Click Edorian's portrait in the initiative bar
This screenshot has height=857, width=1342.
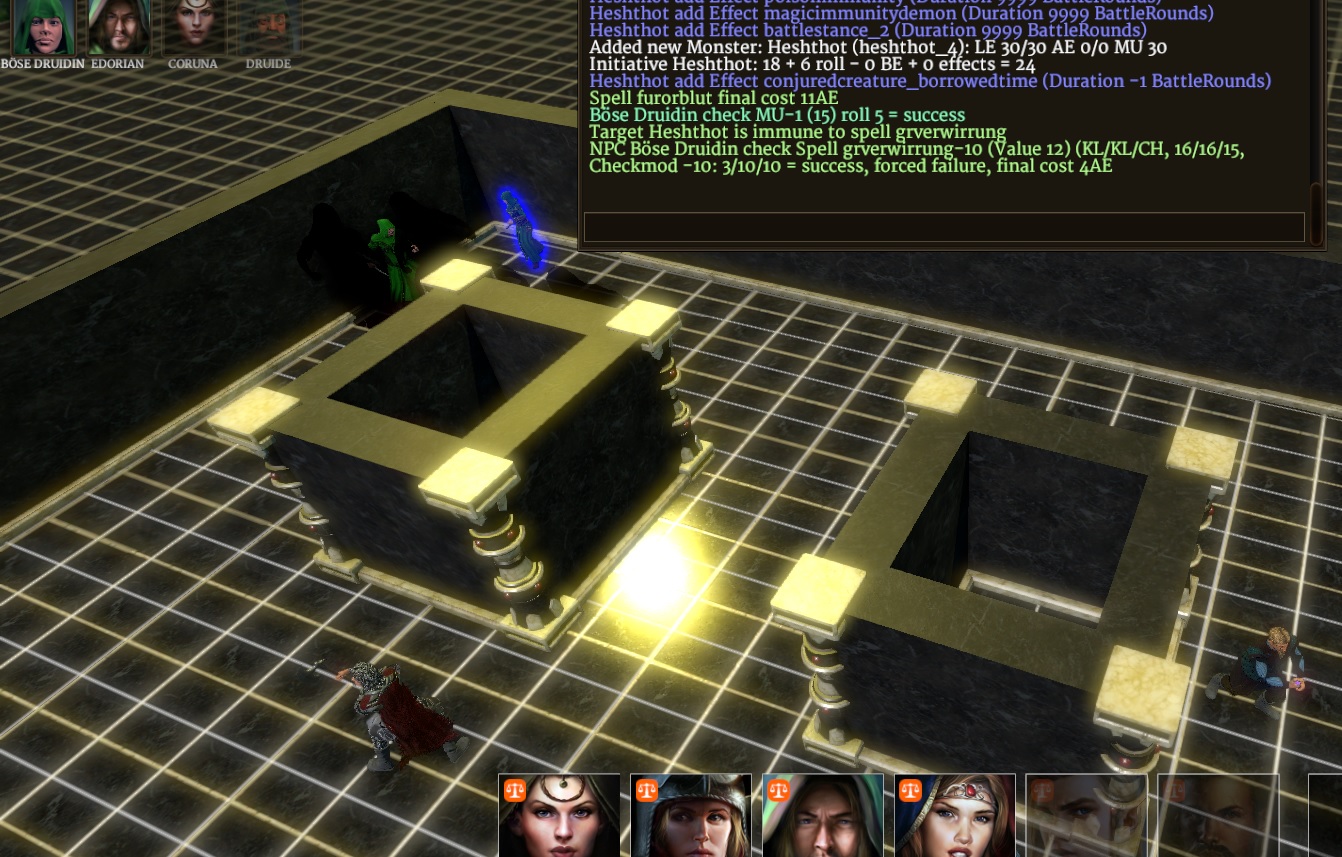point(118,27)
